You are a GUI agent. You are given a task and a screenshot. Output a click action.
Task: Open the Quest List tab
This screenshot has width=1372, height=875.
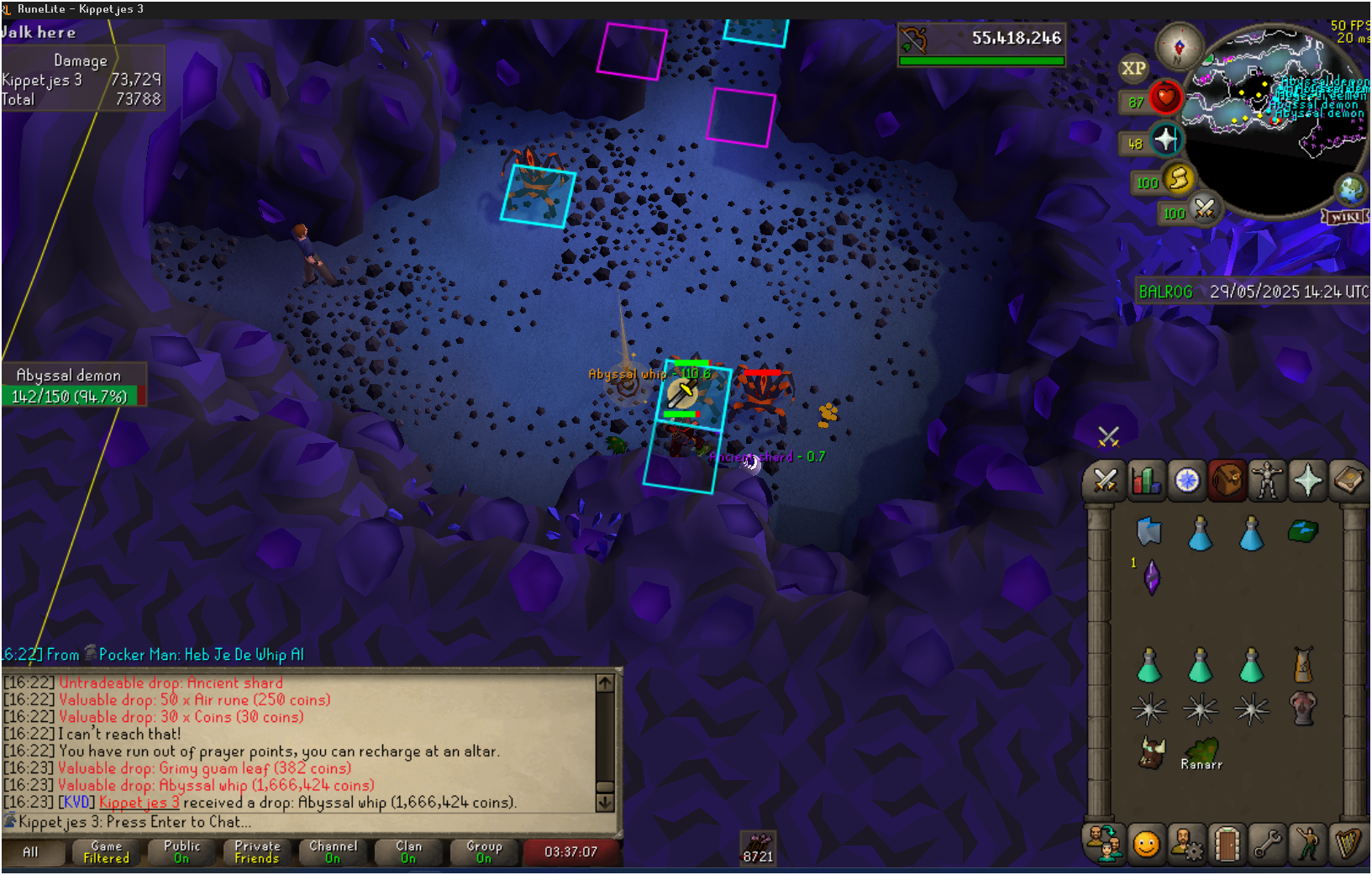click(1186, 481)
